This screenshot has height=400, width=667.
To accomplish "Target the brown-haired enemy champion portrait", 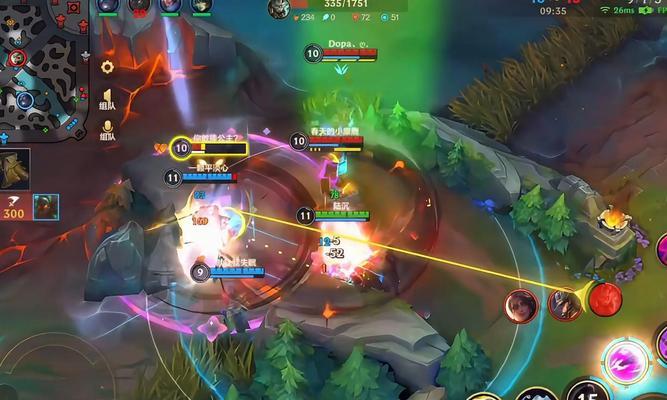I will point(521,303).
